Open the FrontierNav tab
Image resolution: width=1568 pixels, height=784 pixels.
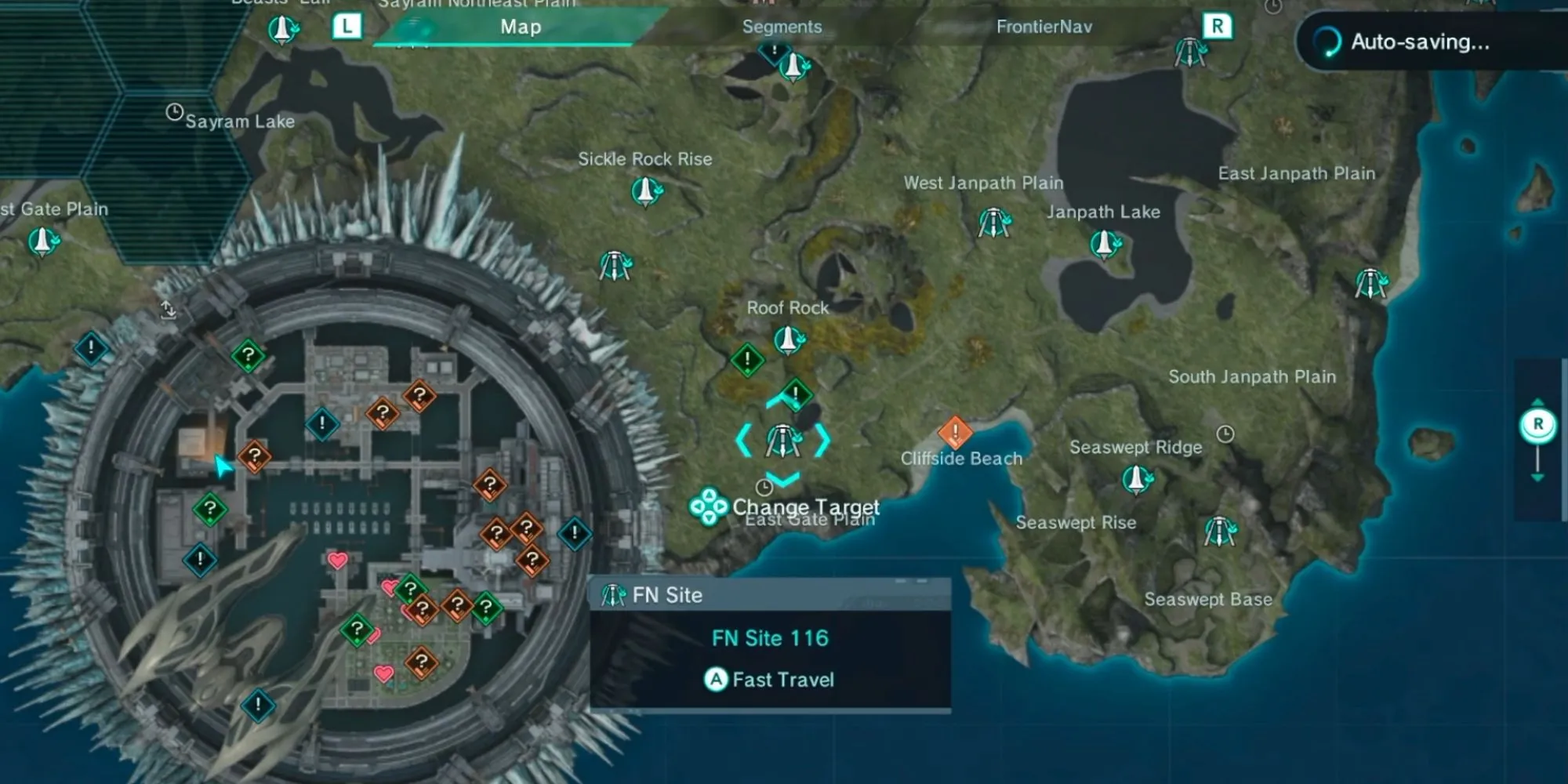click(1044, 27)
